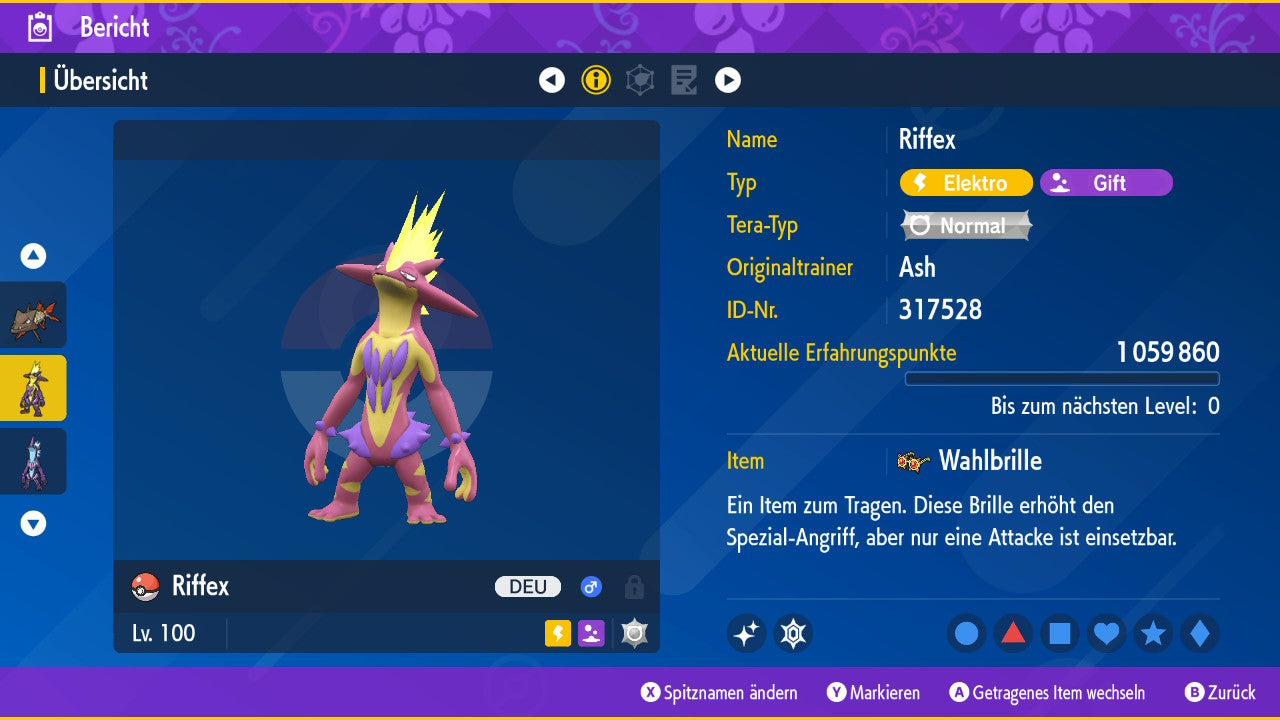Click the Normal Tera type badge
Image resolution: width=1280 pixels, height=720 pixels.
pos(966,226)
